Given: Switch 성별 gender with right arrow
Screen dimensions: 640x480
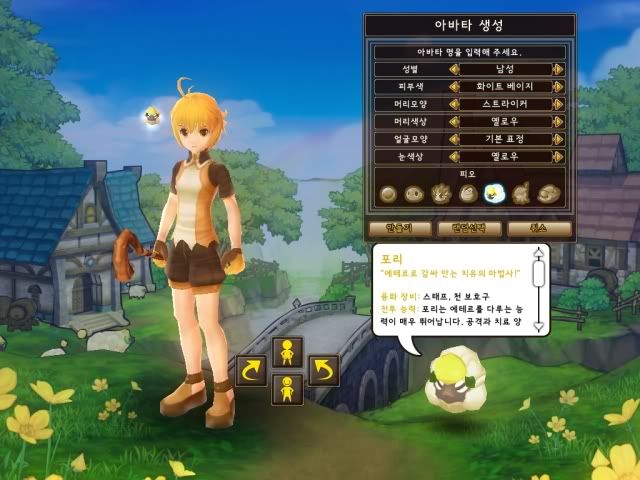Looking at the screenshot, I should 558,70.
